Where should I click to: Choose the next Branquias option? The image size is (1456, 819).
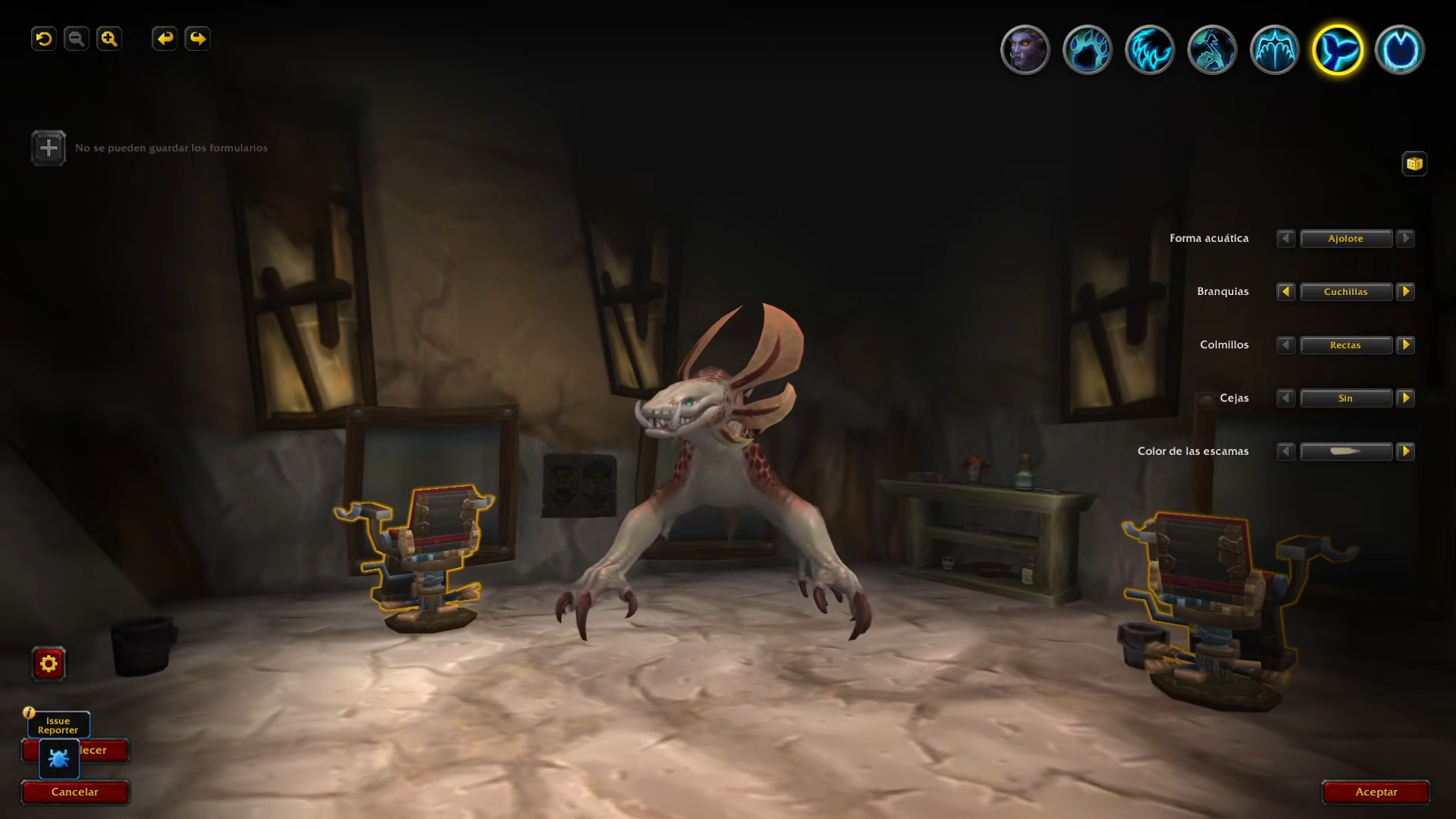pyautogui.click(x=1405, y=292)
